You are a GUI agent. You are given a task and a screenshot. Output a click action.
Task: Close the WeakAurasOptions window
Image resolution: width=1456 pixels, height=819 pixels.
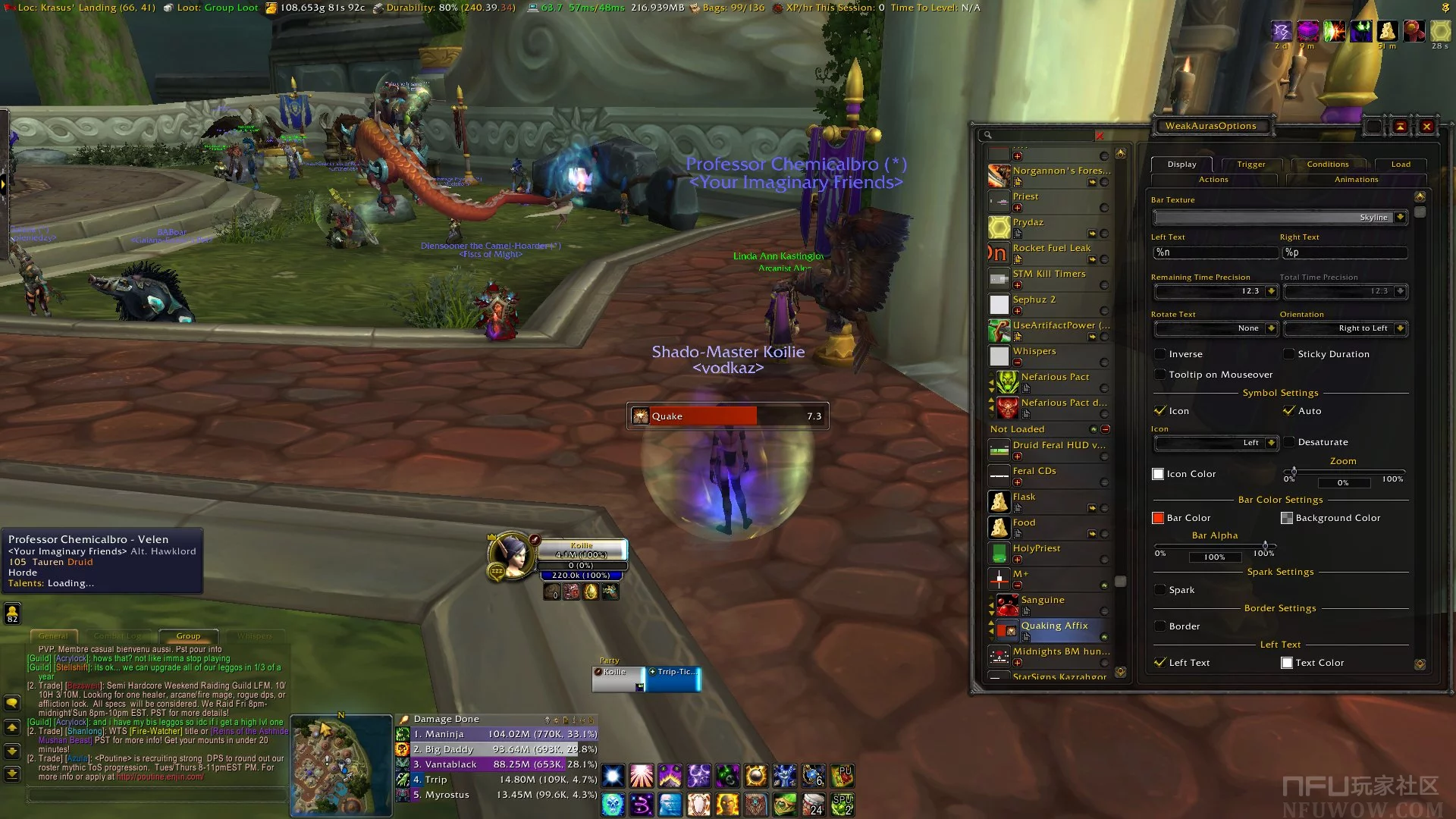click(1426, 127)
